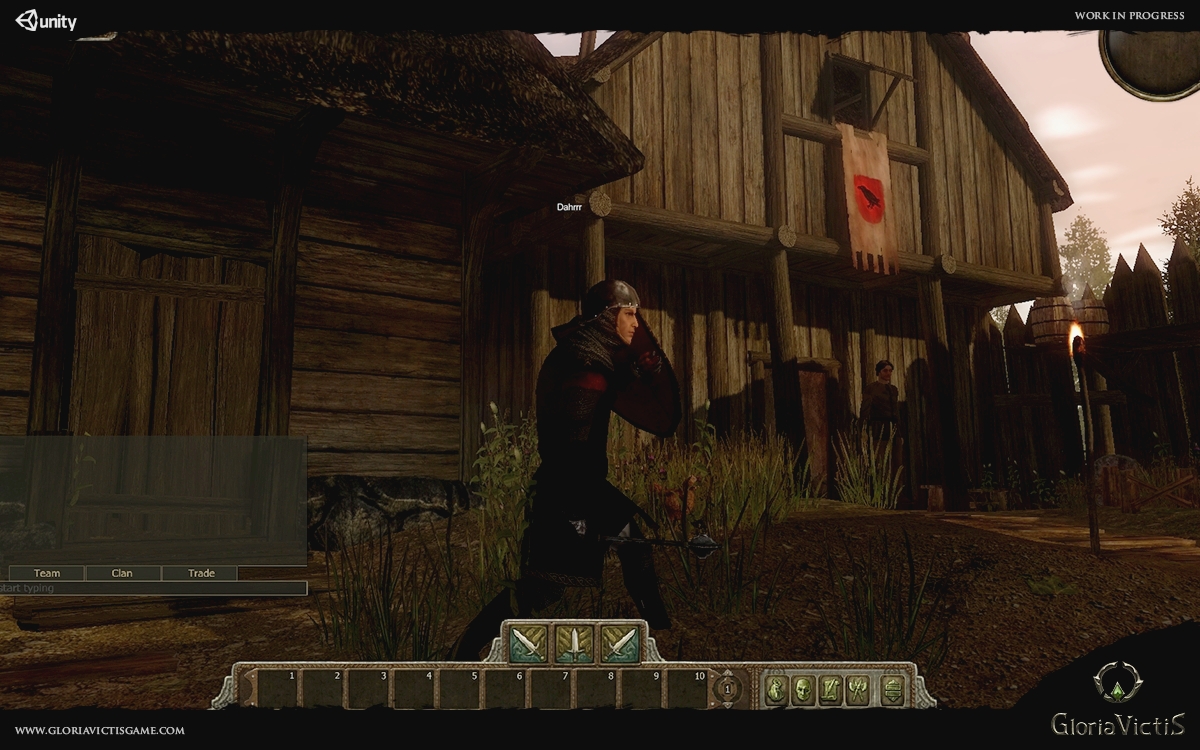1200x750 pixels.
Task: Open the pouch inventory icon
Action: tap(777, 689)
